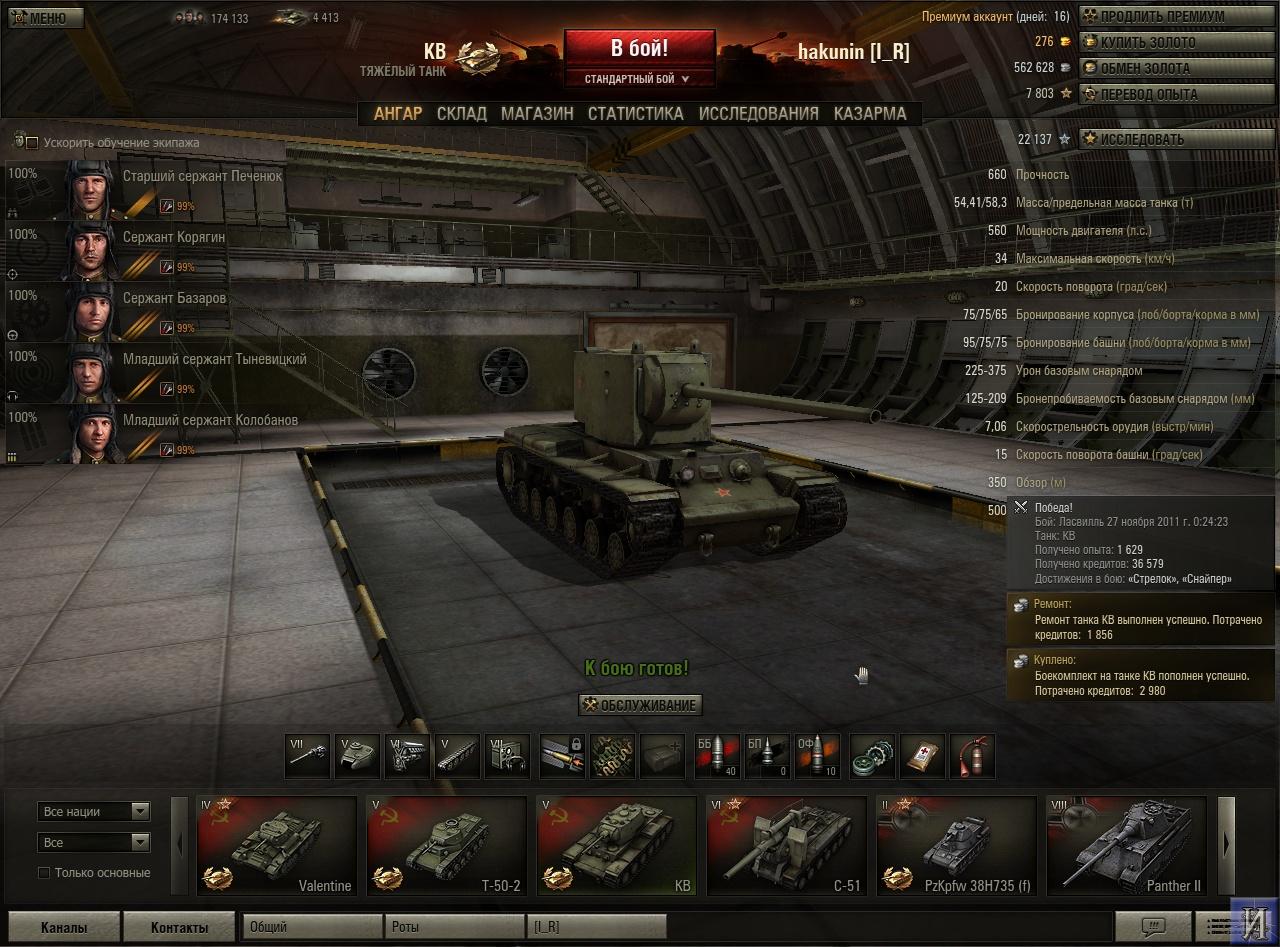Select crew member Сержант Базаров

tap(146, 311)
